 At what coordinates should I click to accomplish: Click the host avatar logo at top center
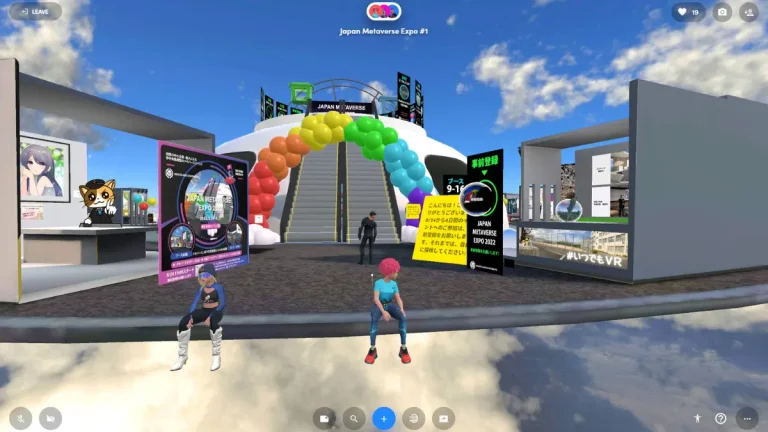tap(384, 11)
